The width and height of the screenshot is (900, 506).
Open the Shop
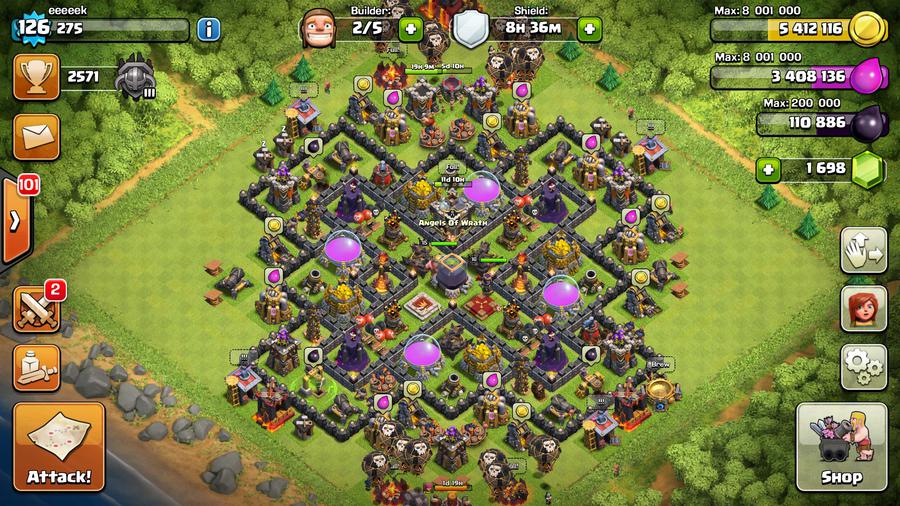(840, 446)
